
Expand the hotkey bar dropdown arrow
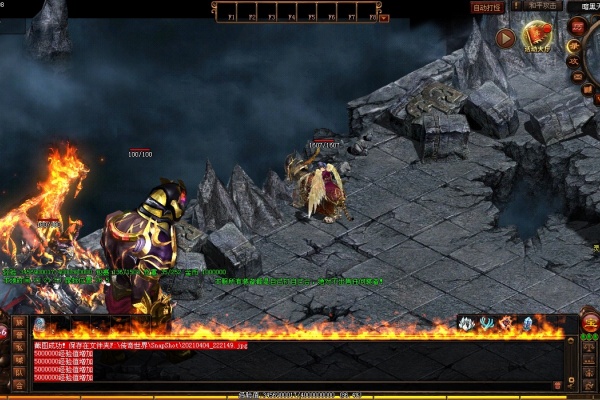[385, 17]
